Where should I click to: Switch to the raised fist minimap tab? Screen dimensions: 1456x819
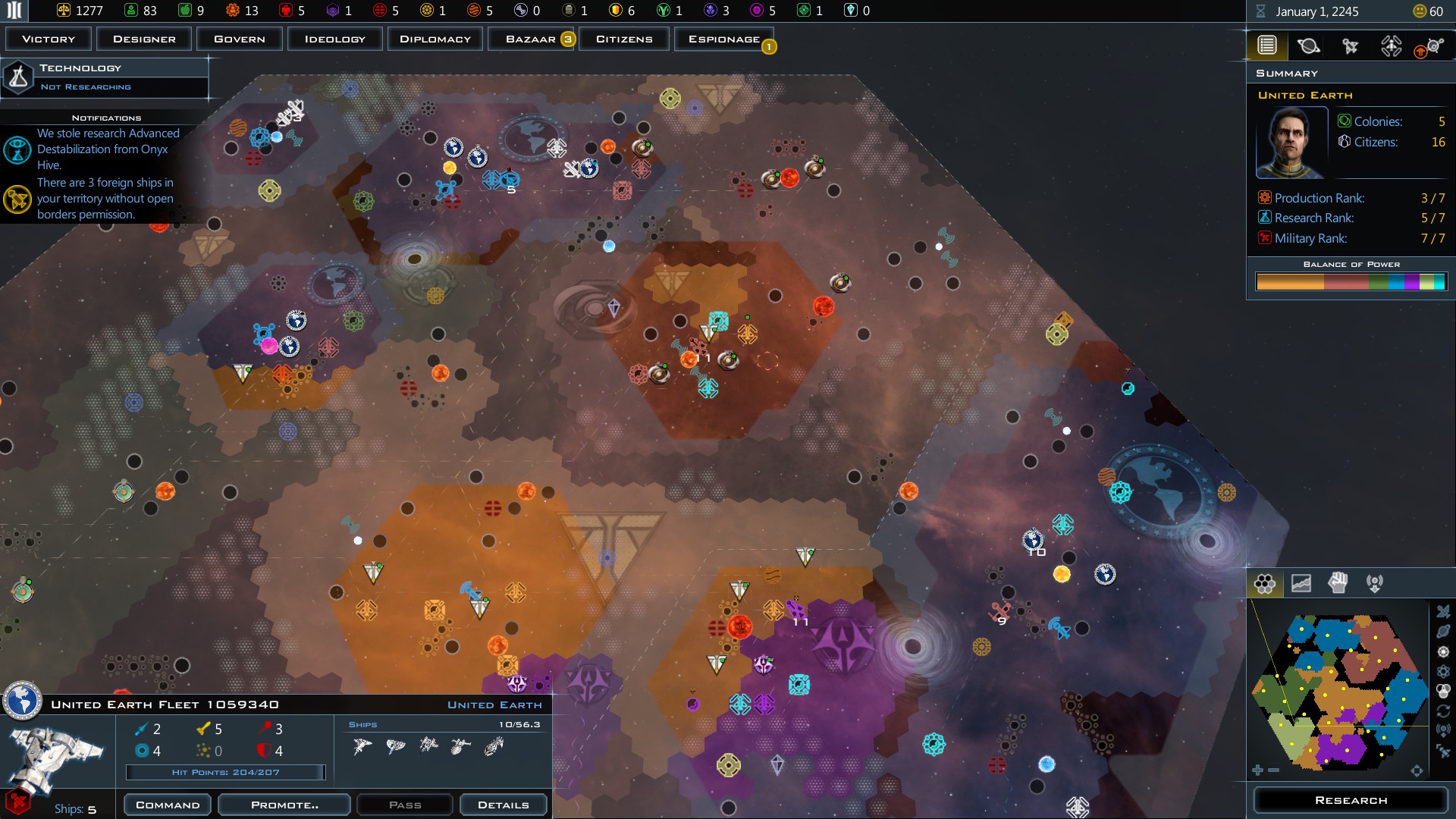pos(1338,583)
